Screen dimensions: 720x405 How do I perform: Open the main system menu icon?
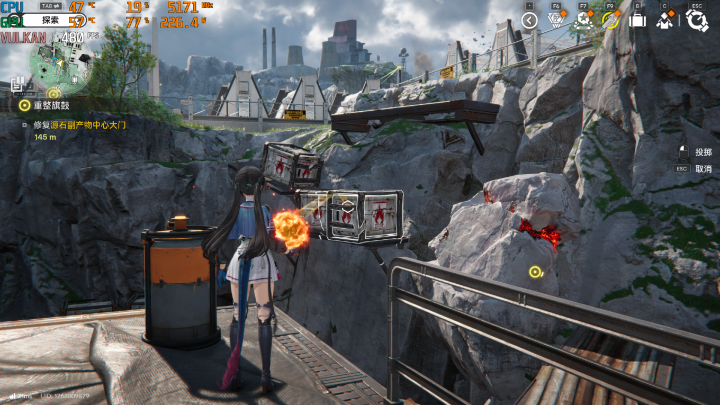point(696,19)
